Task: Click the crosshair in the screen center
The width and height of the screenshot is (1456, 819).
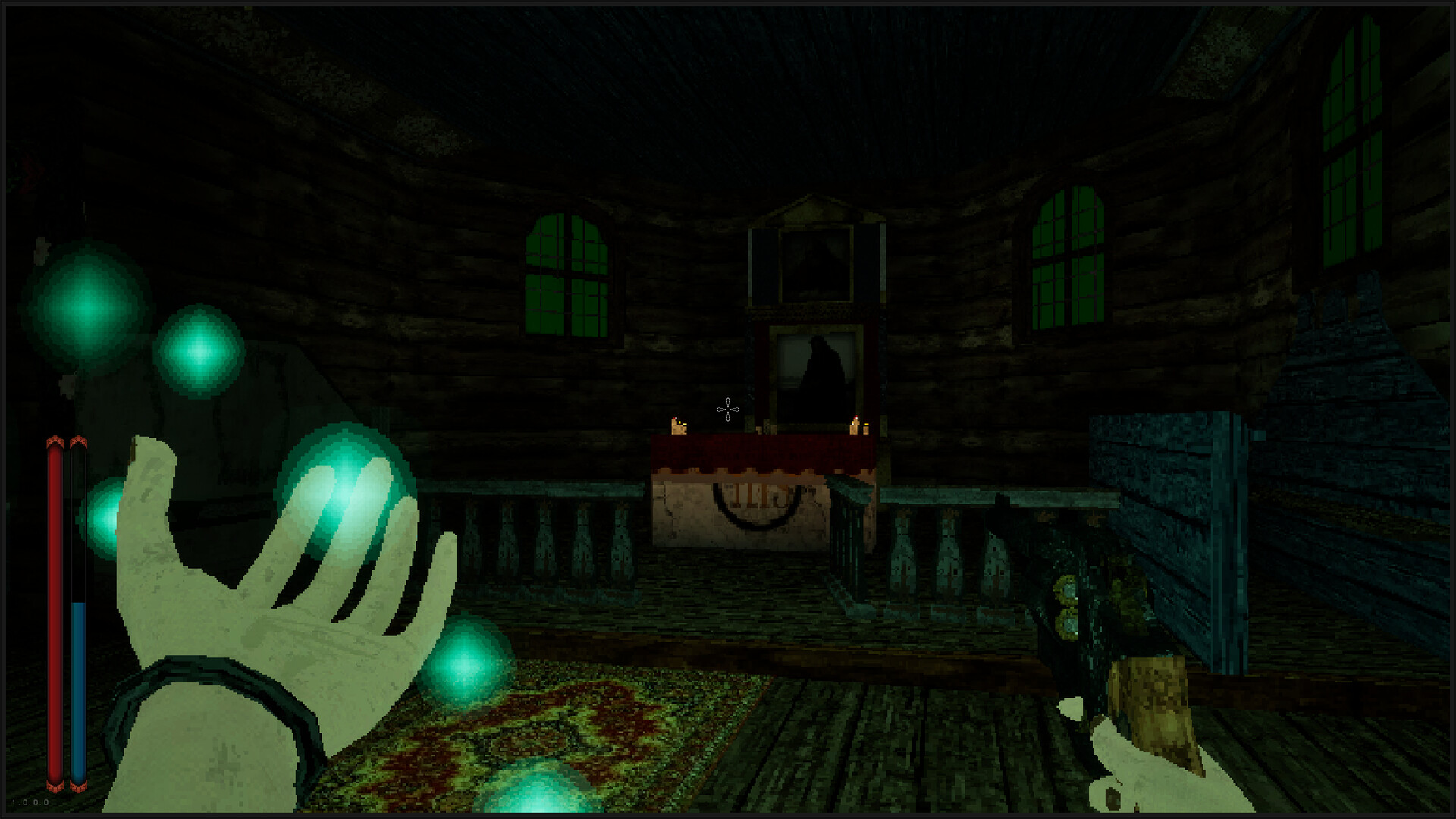Action: point(727,409)
